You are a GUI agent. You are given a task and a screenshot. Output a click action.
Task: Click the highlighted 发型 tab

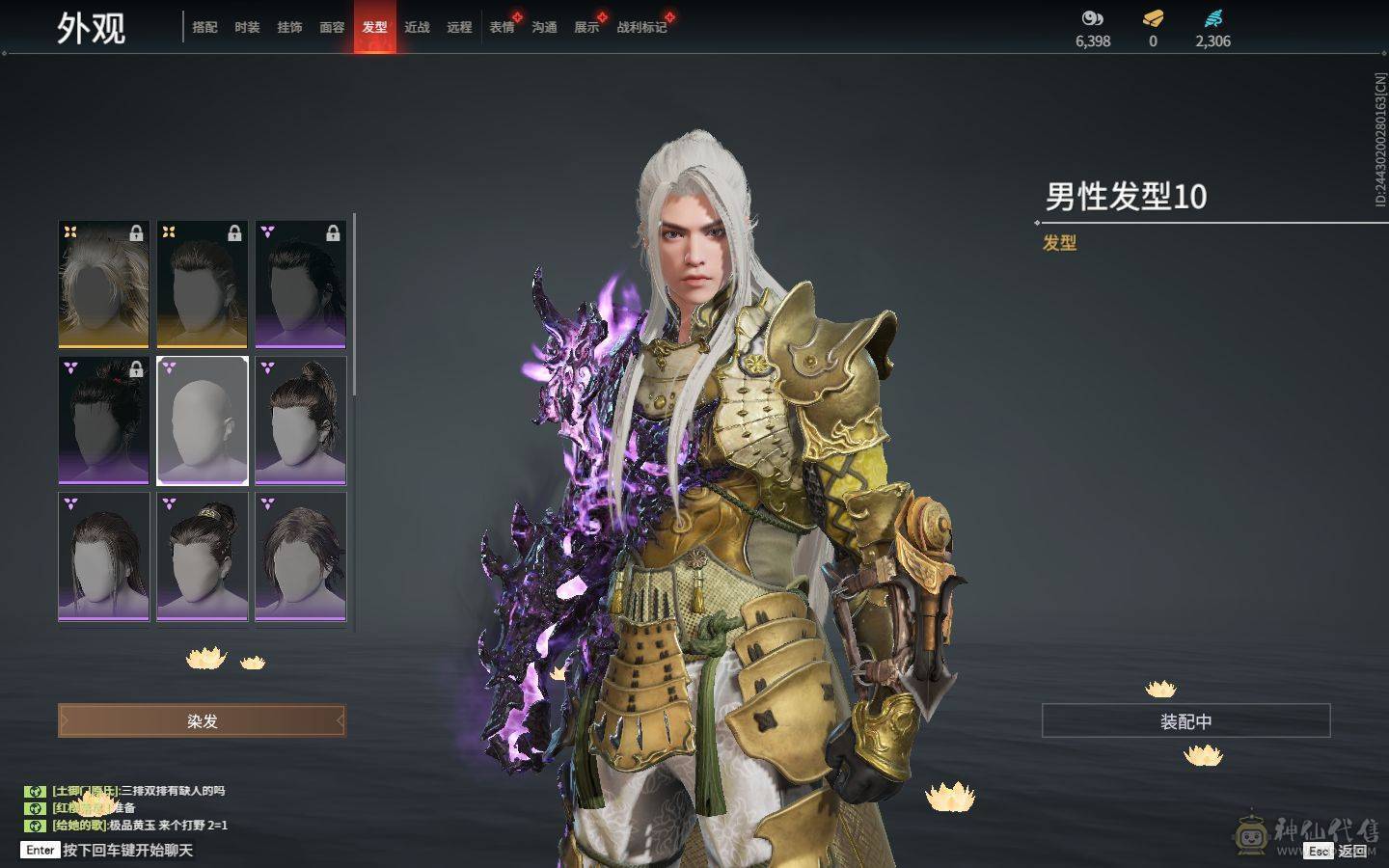tap(374, 27)
